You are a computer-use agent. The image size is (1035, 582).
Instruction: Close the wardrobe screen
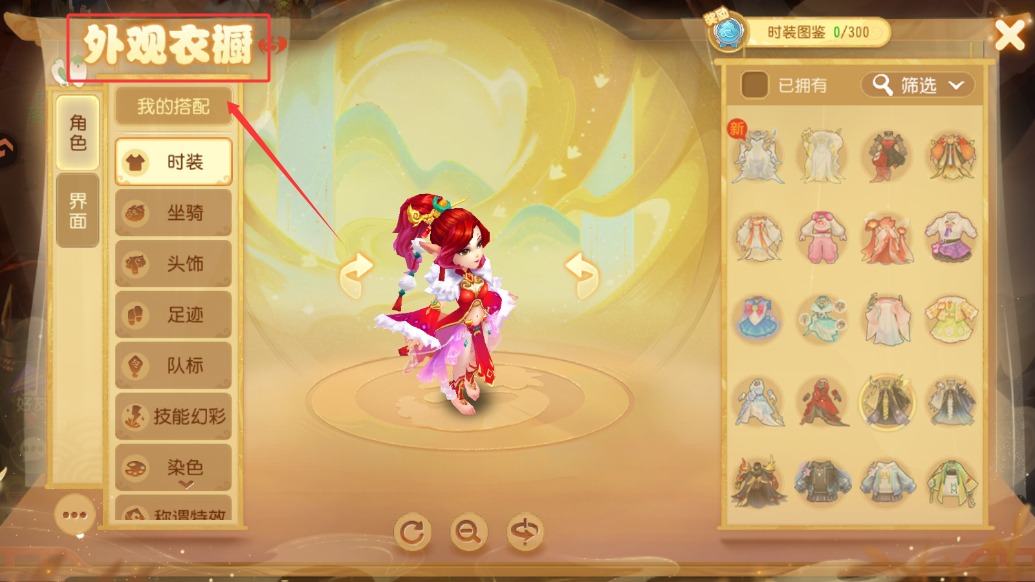[1009, 36]
